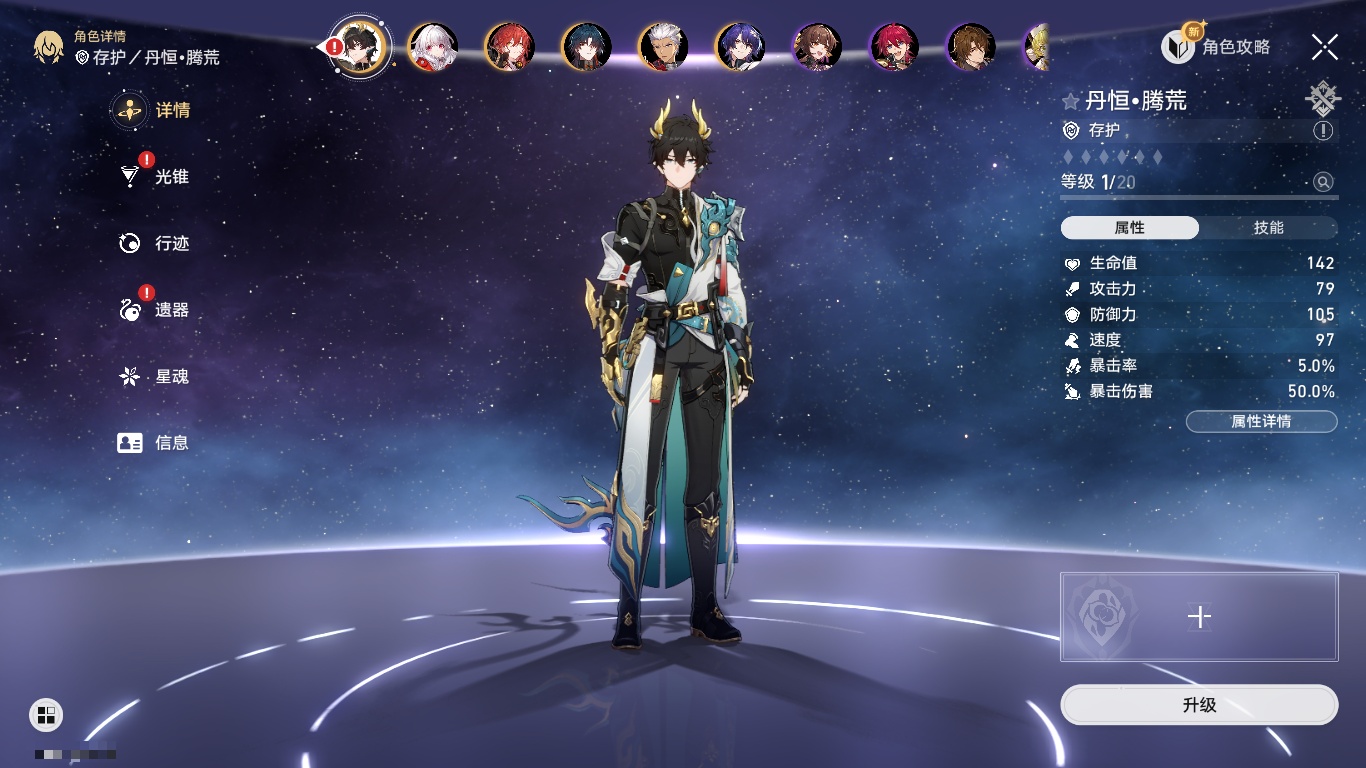The height and width of the screenshot is (768, 1366).
Task: Close the character details screen
Action: coord(1325,46)
